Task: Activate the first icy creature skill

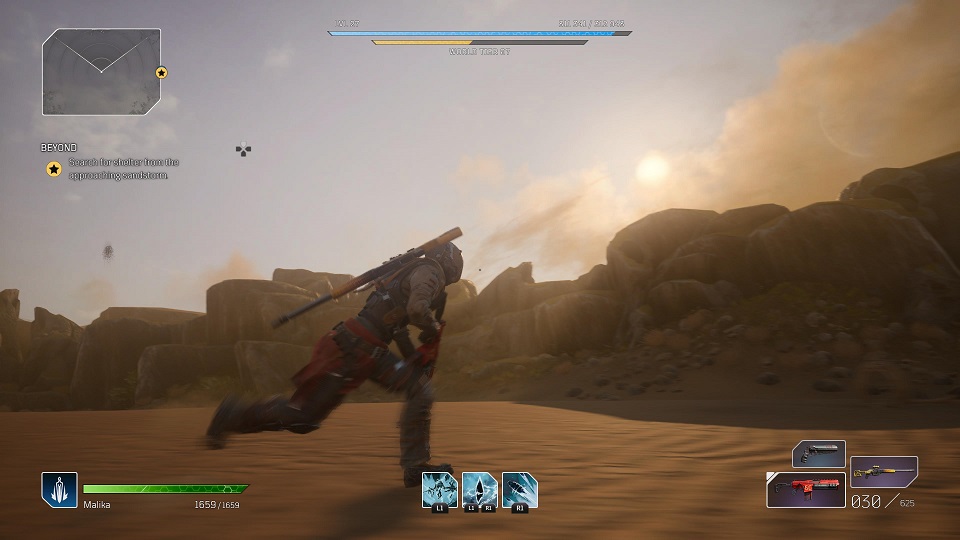Action: (x=440, y=489)
